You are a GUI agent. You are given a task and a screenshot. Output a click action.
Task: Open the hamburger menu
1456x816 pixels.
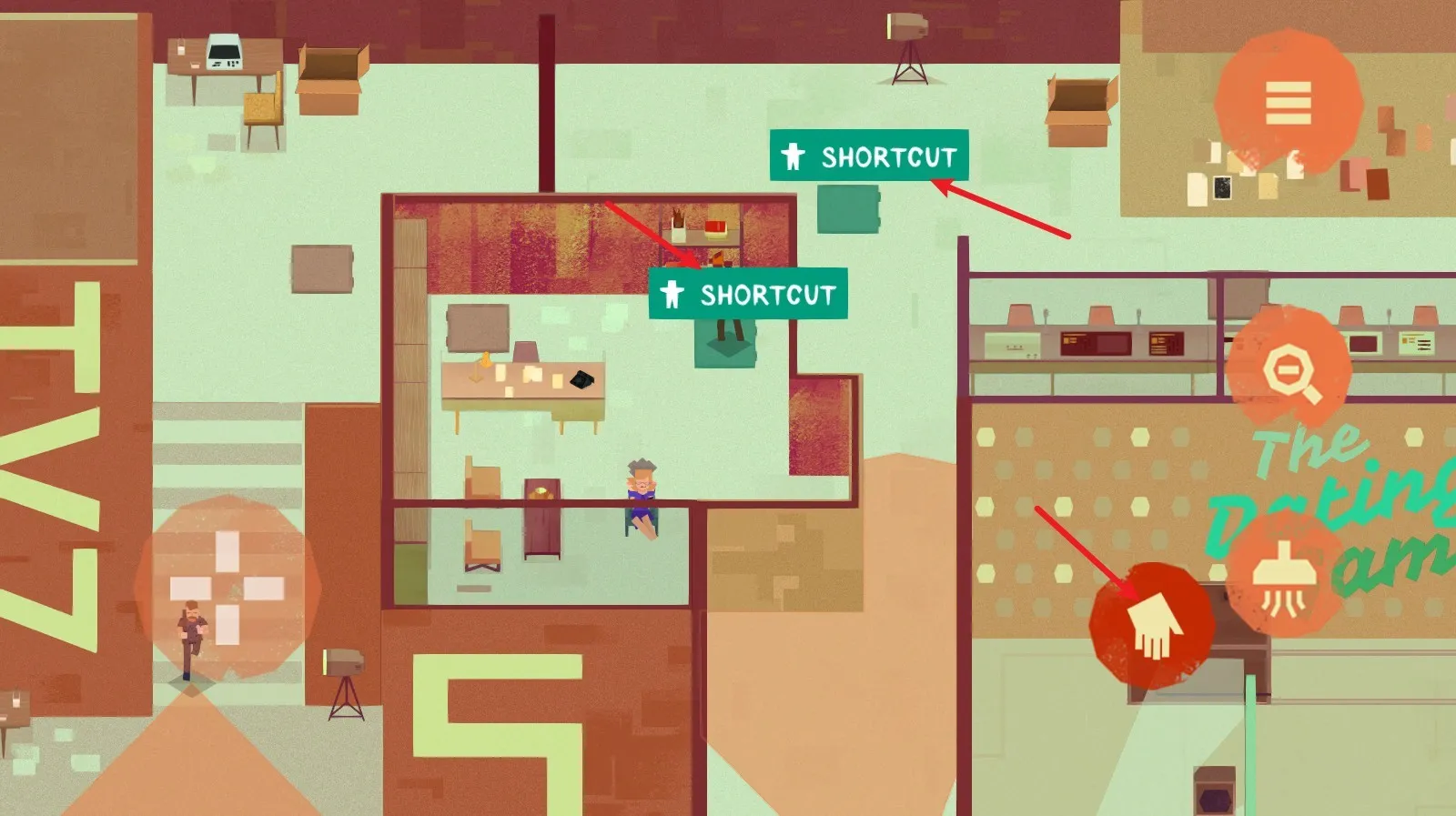click(x=1288, y=103)
